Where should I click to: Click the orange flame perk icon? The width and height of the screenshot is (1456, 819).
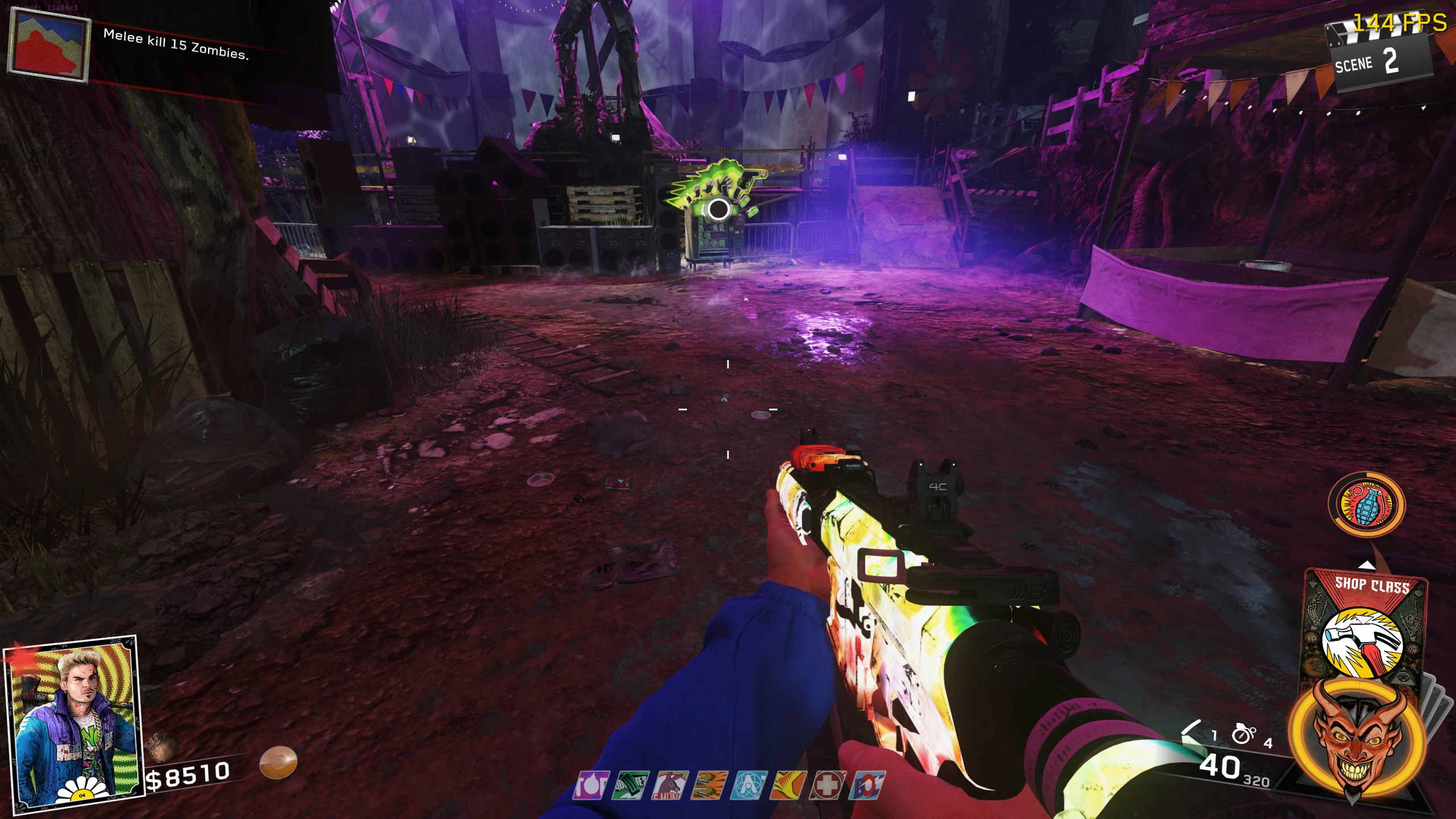point(789,785)
